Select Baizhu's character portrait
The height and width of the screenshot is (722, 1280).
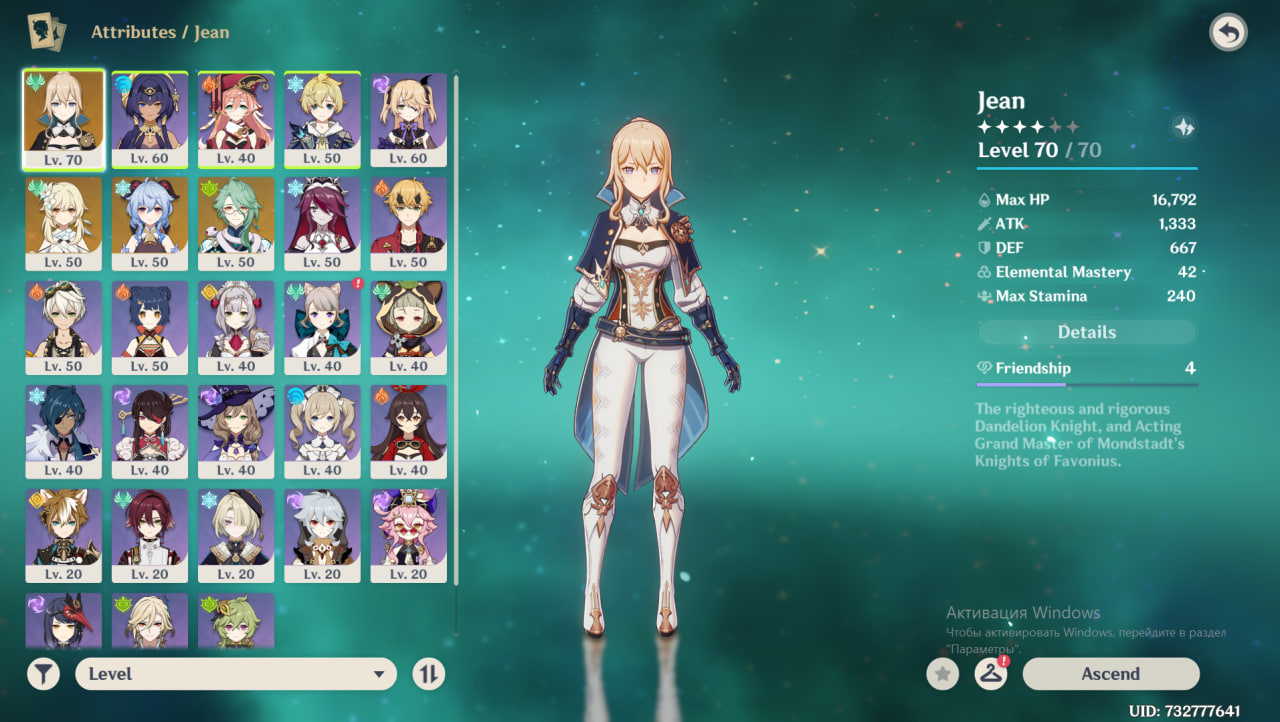pos(236,222)
